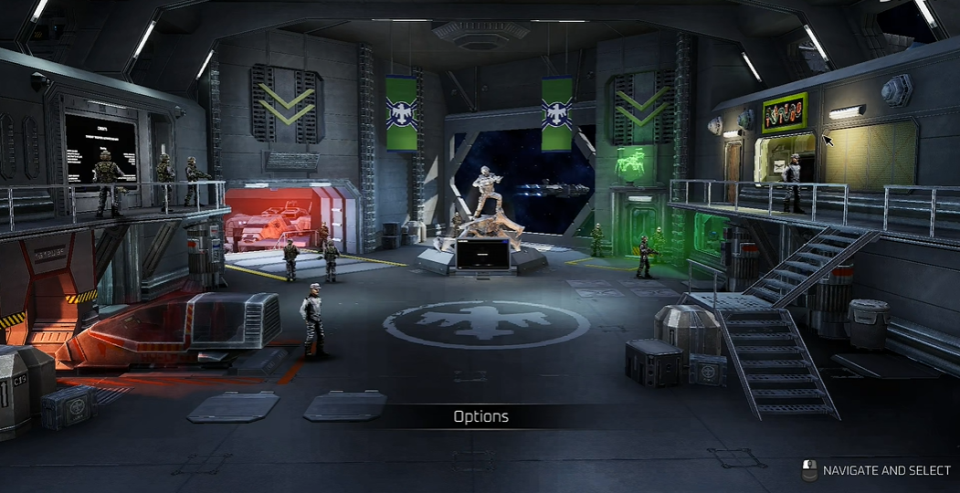This screenshot has width=960, height=493.
Task: Choose the red-lit dropship on the left
Action: pos(180,332)
